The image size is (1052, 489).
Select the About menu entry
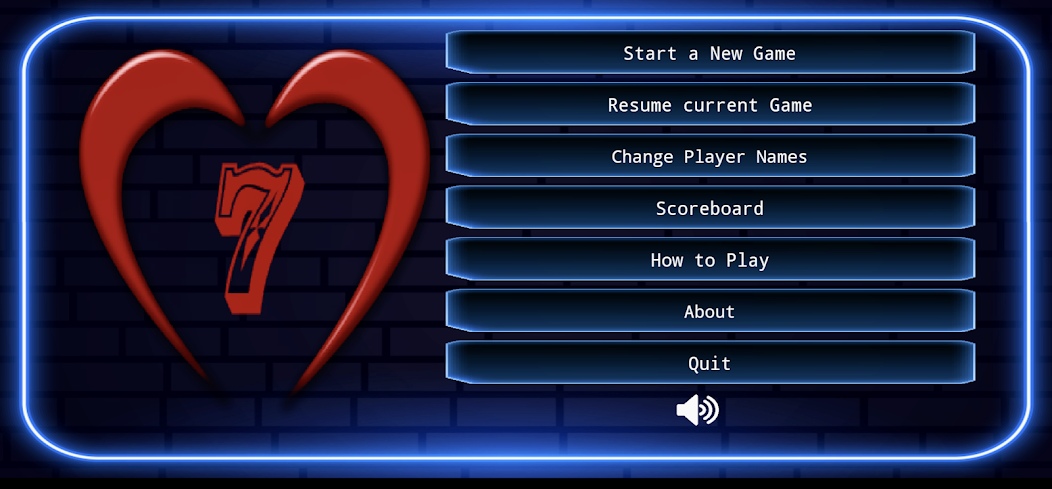[x=709, y=312]
